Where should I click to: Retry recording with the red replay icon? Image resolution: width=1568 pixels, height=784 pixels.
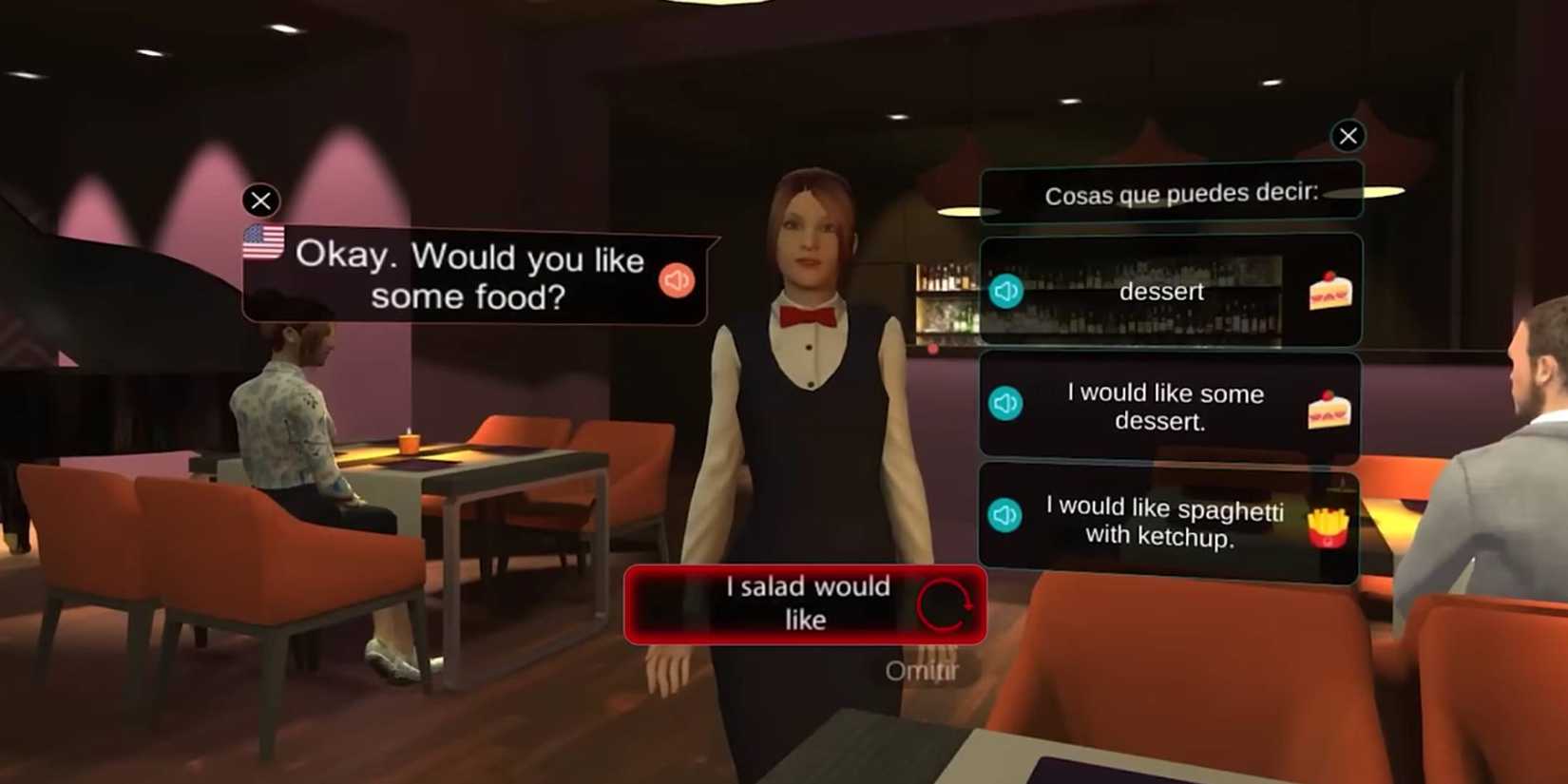947,605
